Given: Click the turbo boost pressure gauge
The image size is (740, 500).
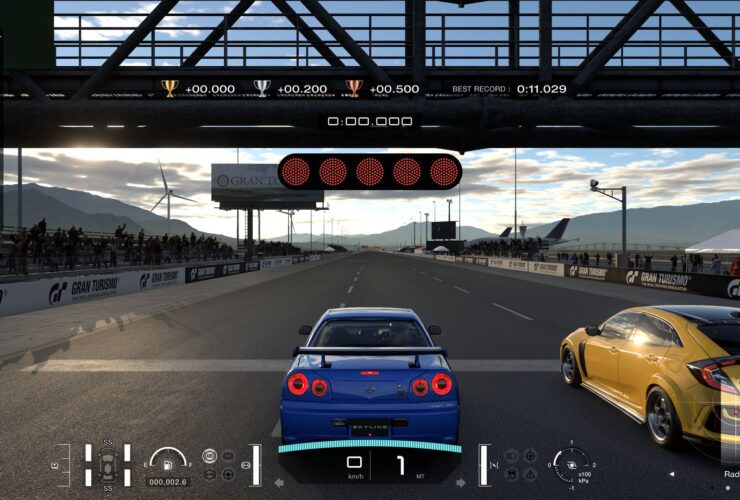Looking at the screenshot, I should coord(571,464).
